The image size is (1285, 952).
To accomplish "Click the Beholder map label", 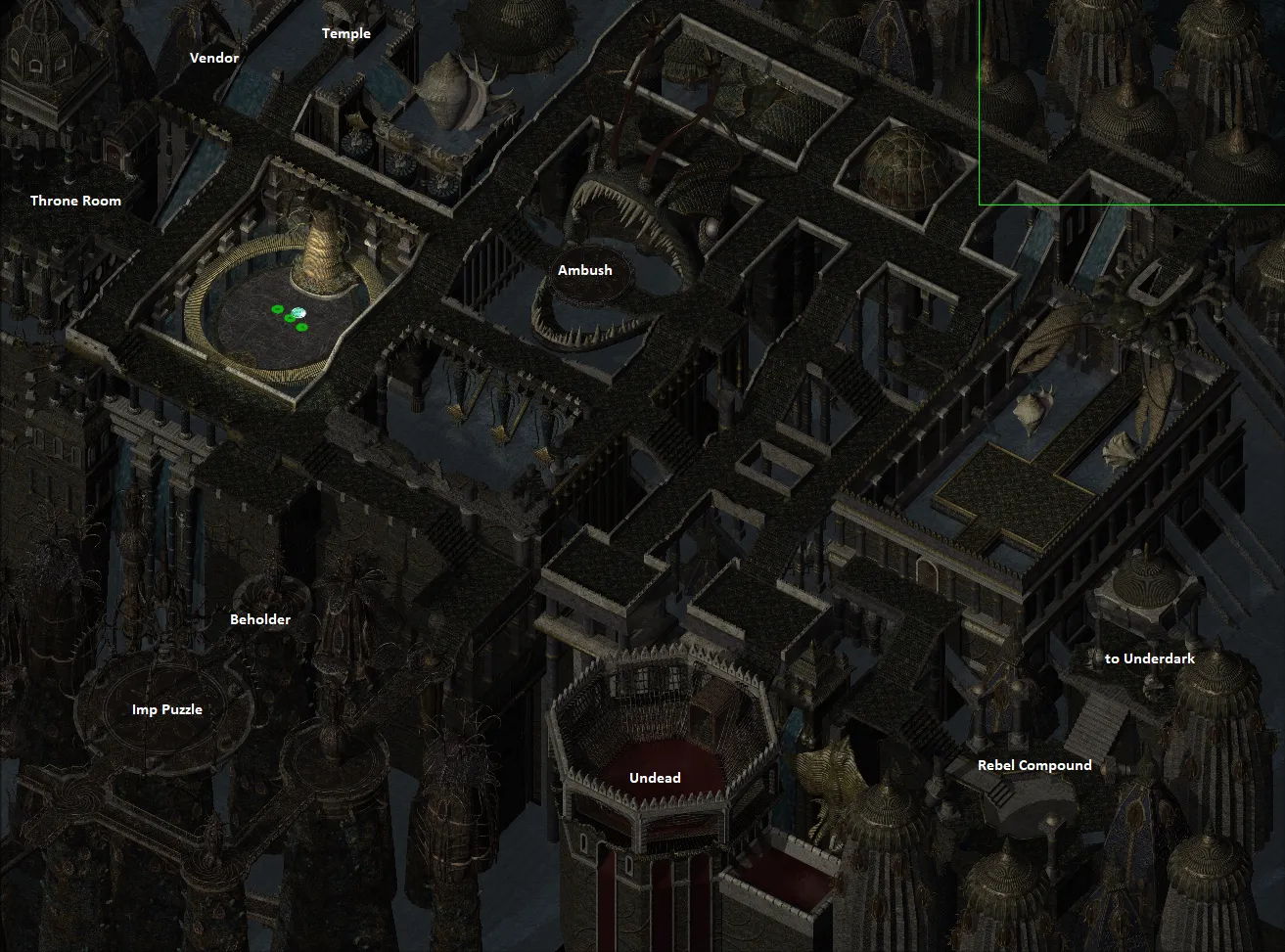I will point(260,619).
